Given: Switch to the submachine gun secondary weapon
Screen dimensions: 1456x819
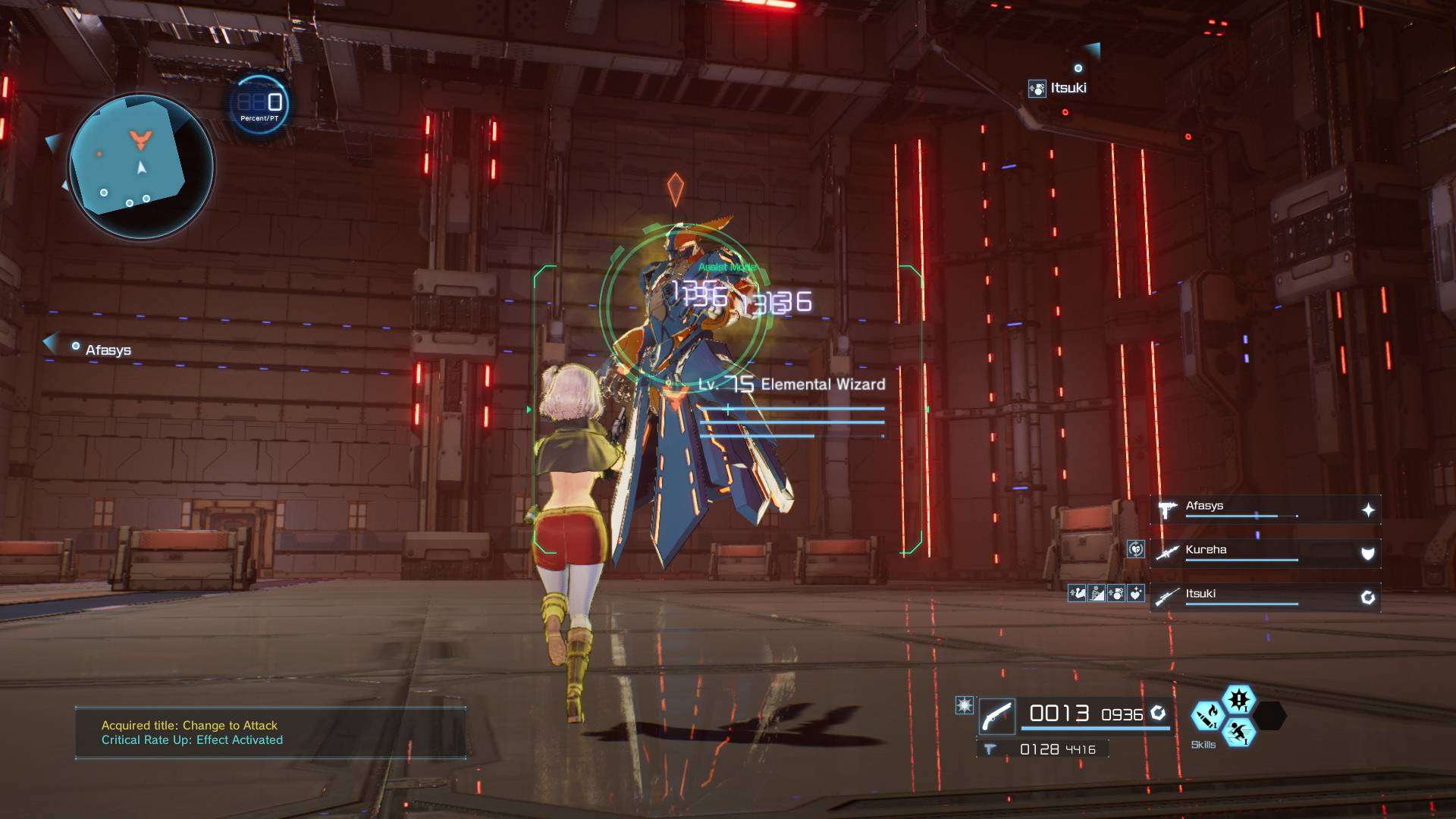Looking at the screenshot, I should click(1043, 749).
